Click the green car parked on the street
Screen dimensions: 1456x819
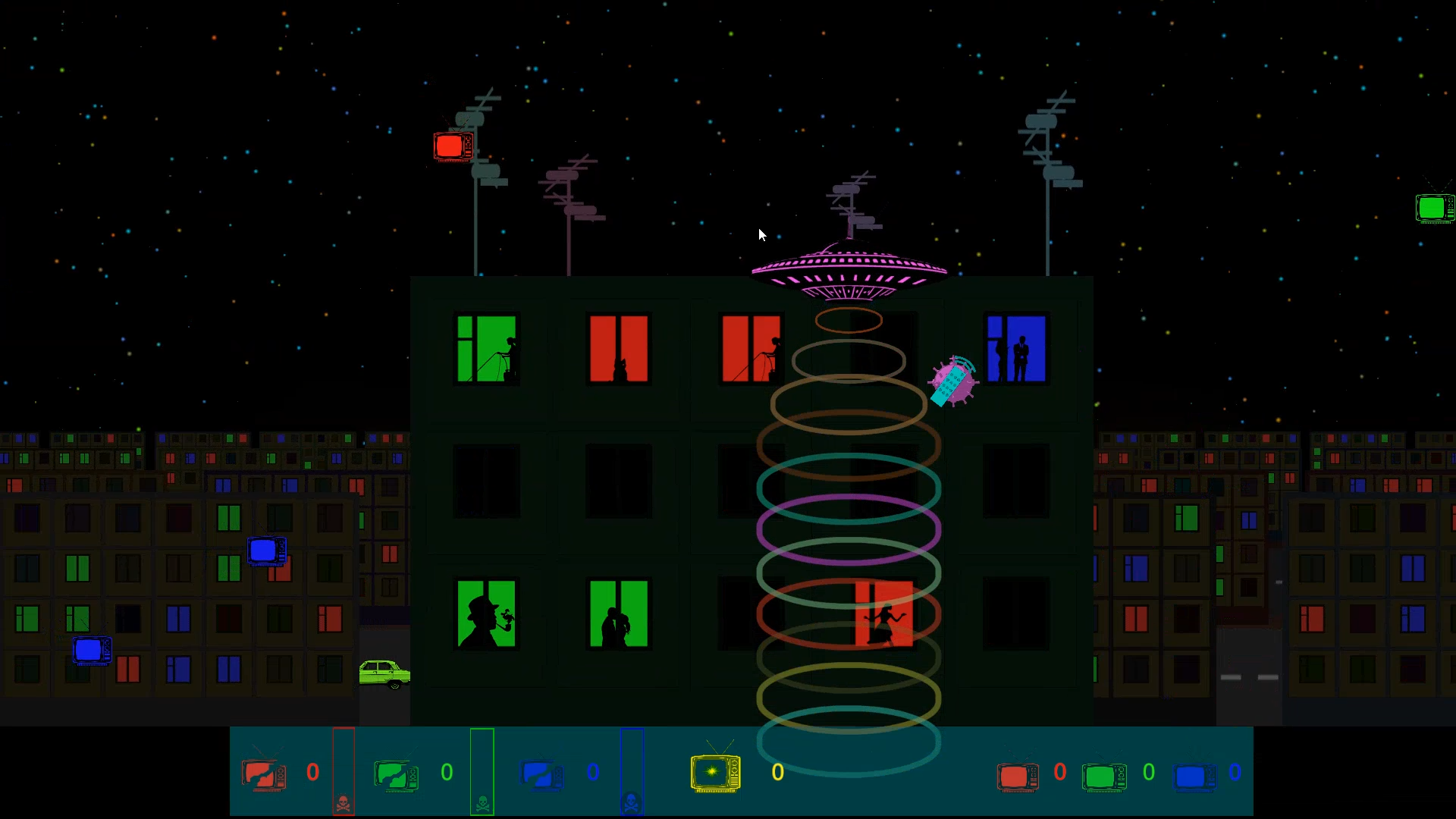click(386, 671)
